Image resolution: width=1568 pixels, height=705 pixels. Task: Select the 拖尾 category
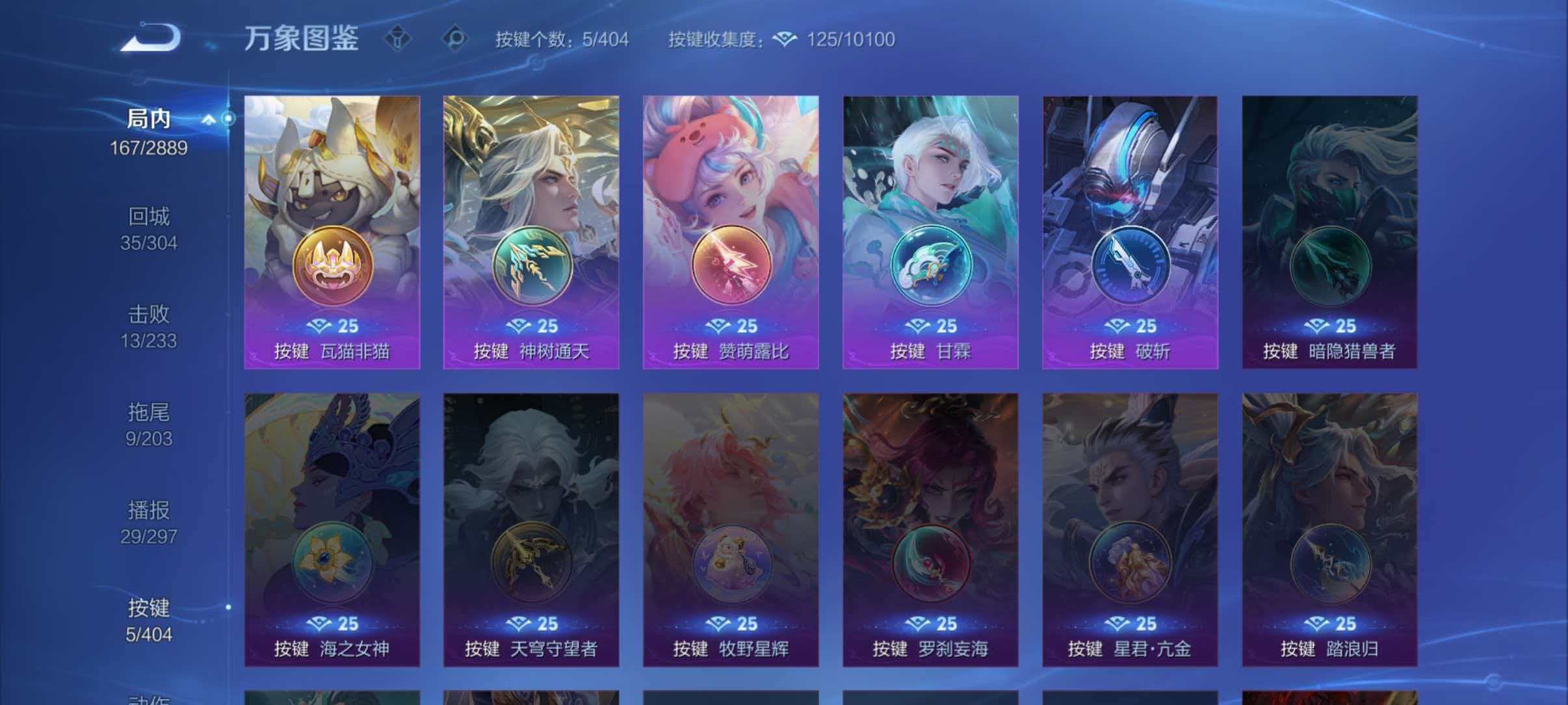pyautogui.click(x=148, y=412)
